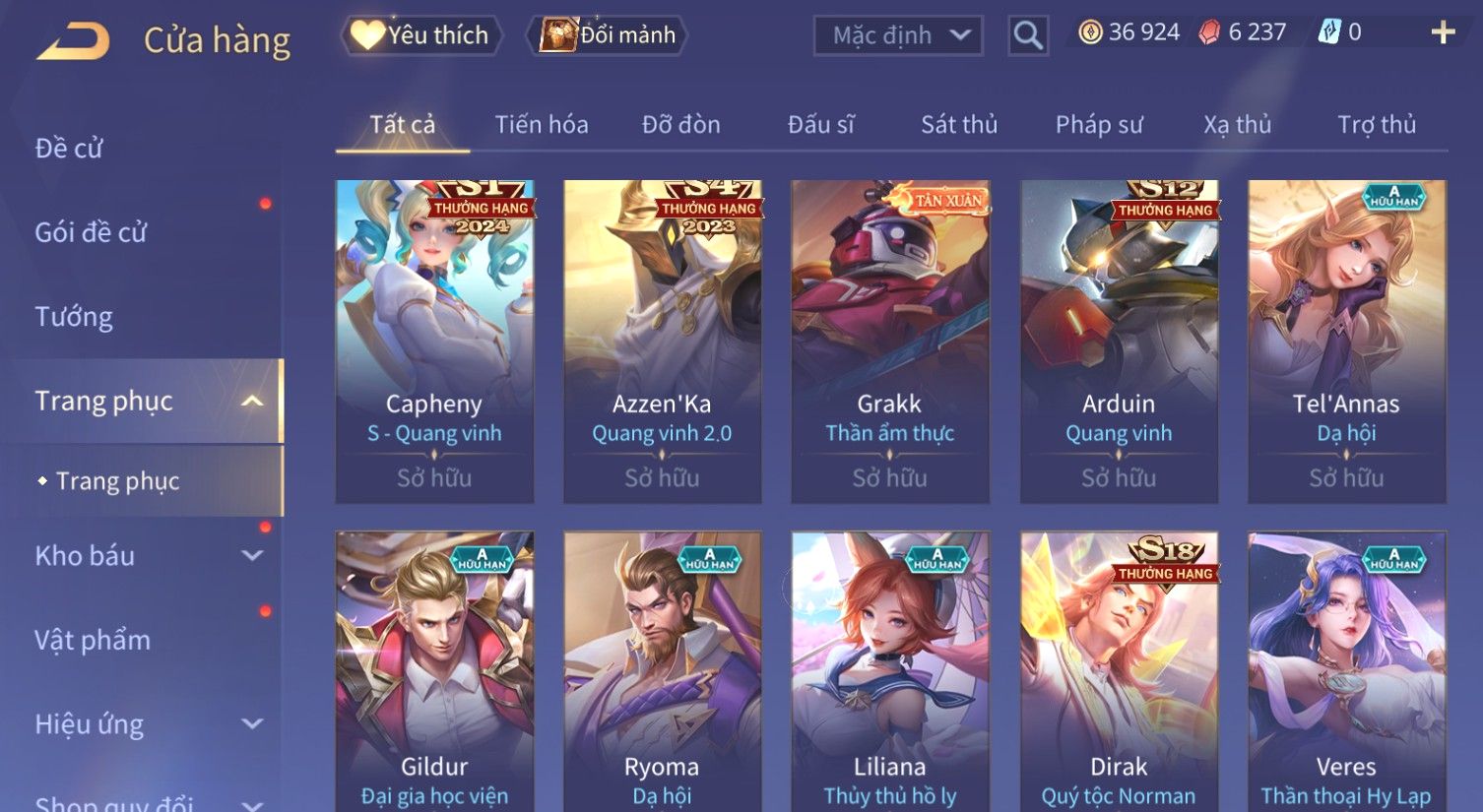Image resolution: width=1483 pixels, height=812 pixels.
Task: Choose the Trợ thủ tab
Action: (1377, 125)
